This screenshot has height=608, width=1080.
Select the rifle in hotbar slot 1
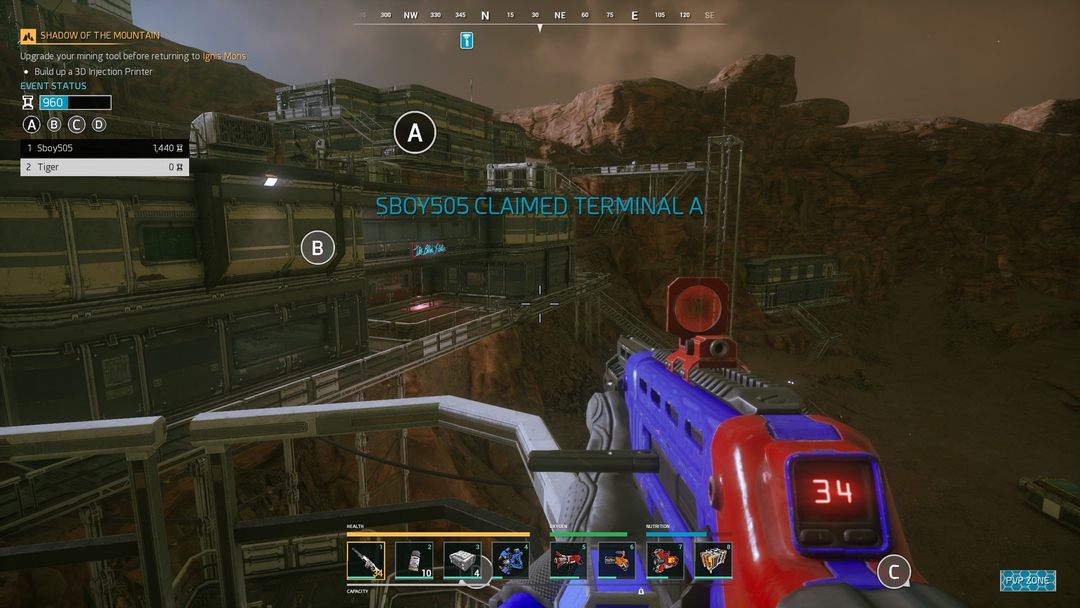366,561
